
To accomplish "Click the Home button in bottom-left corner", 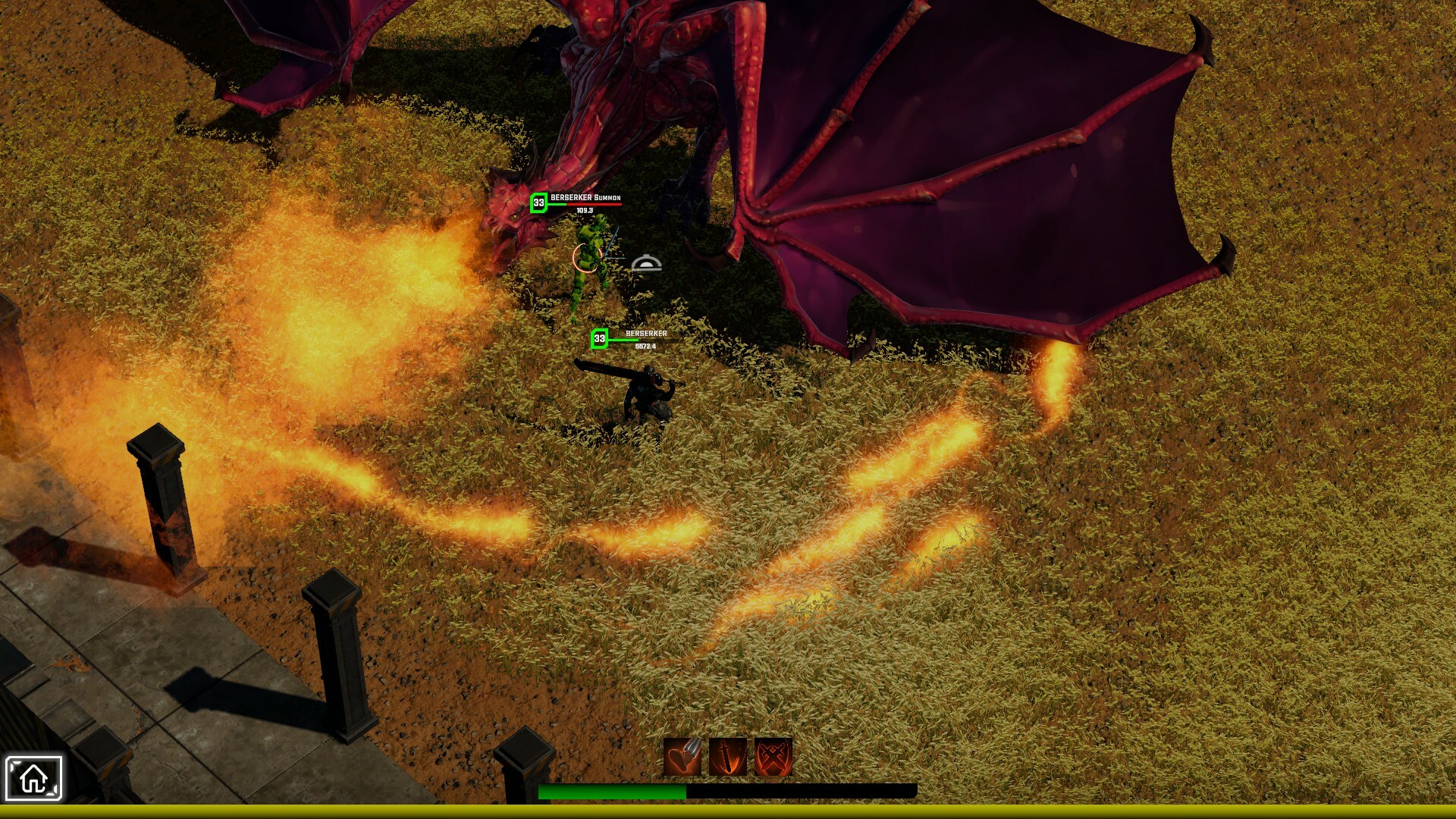I will 33,777.
